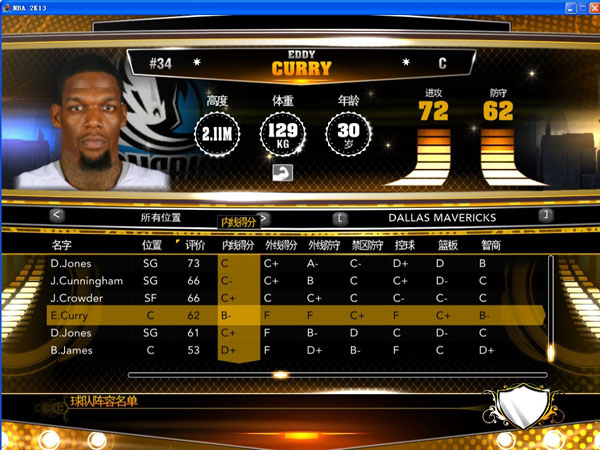Click the previous position filter arrow
This screenshot has width=600, height=450.
(x=57, y=215)
